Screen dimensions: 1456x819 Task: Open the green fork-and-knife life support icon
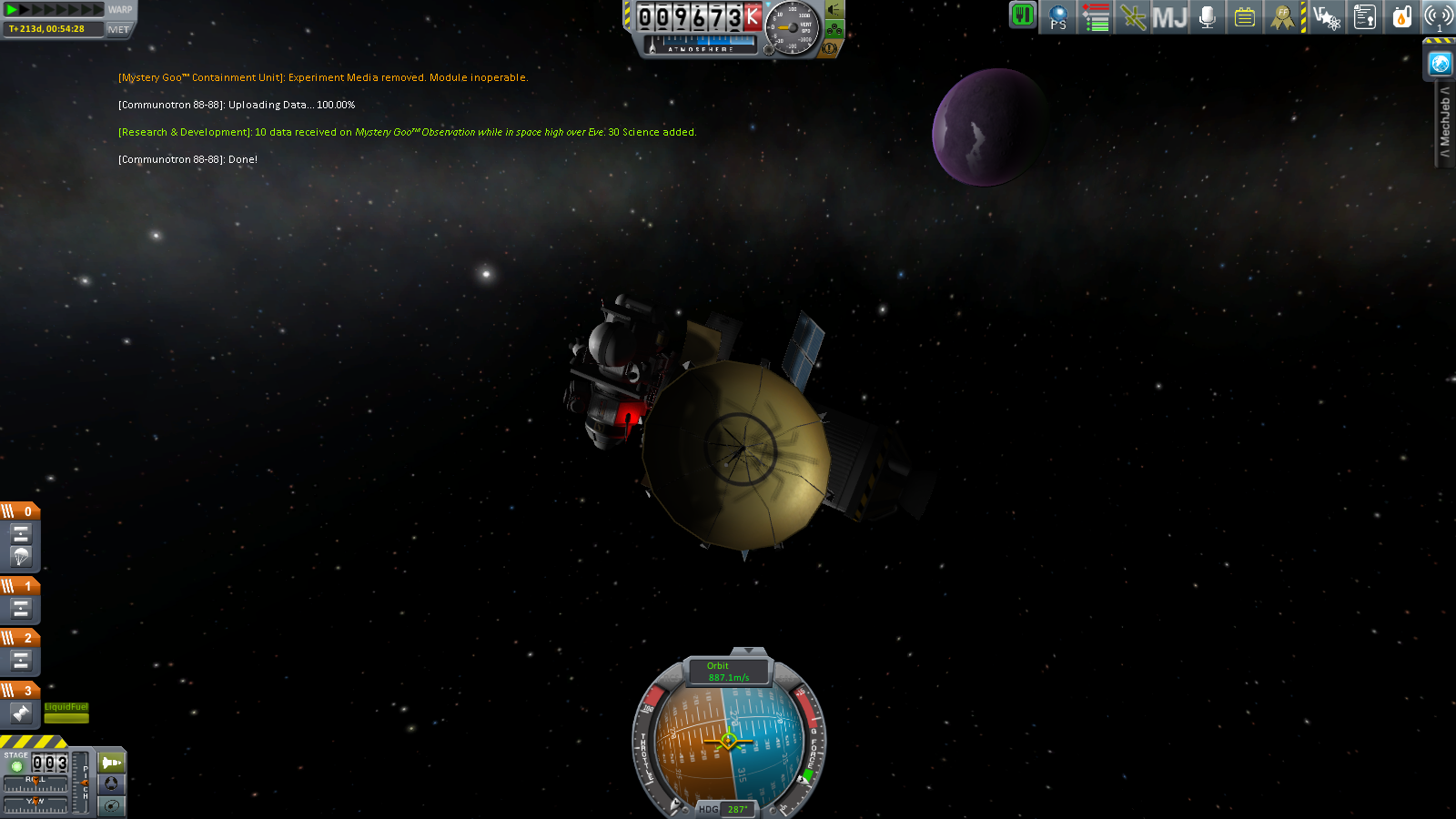tap(1023, 15)
